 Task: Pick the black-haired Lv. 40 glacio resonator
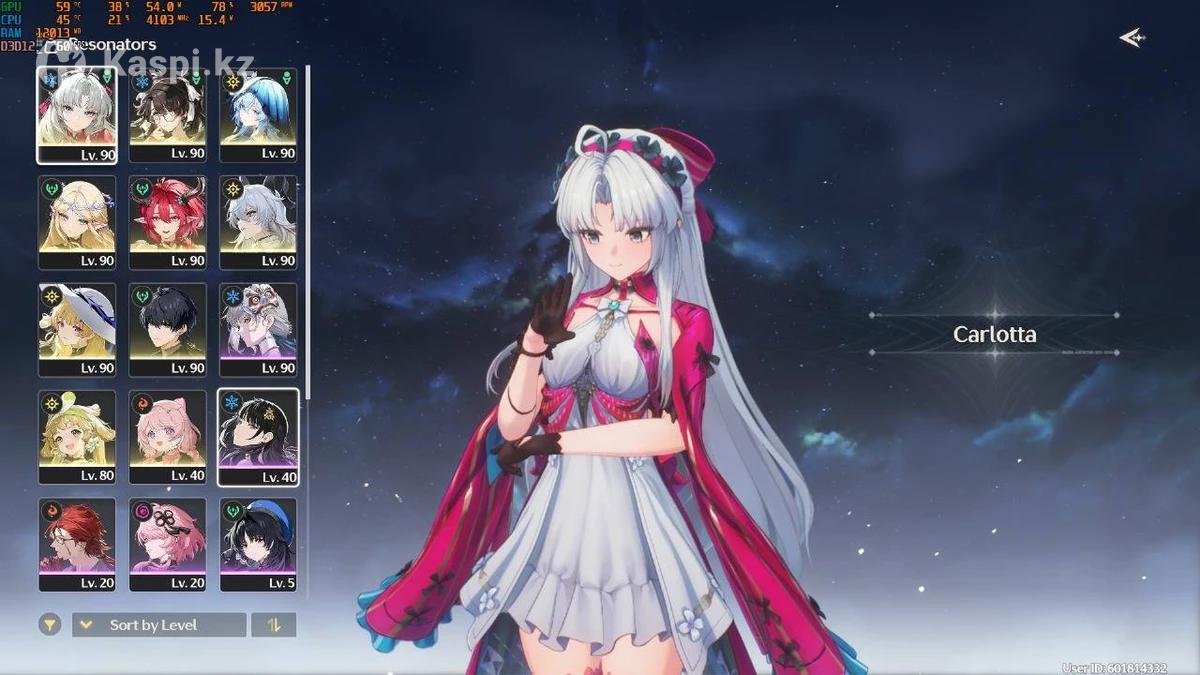tap(258, 437)
